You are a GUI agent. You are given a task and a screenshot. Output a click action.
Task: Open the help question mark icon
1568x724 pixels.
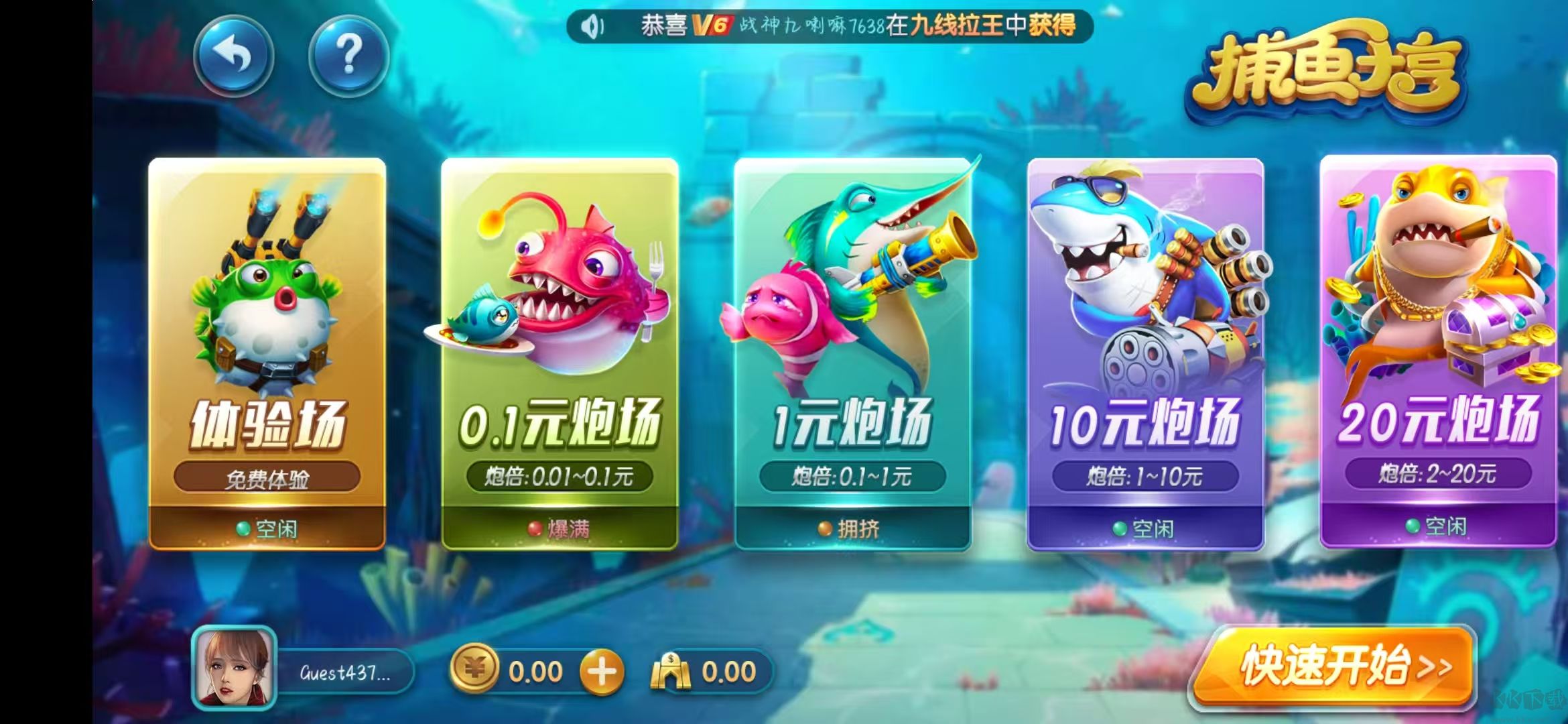(348, 59)
